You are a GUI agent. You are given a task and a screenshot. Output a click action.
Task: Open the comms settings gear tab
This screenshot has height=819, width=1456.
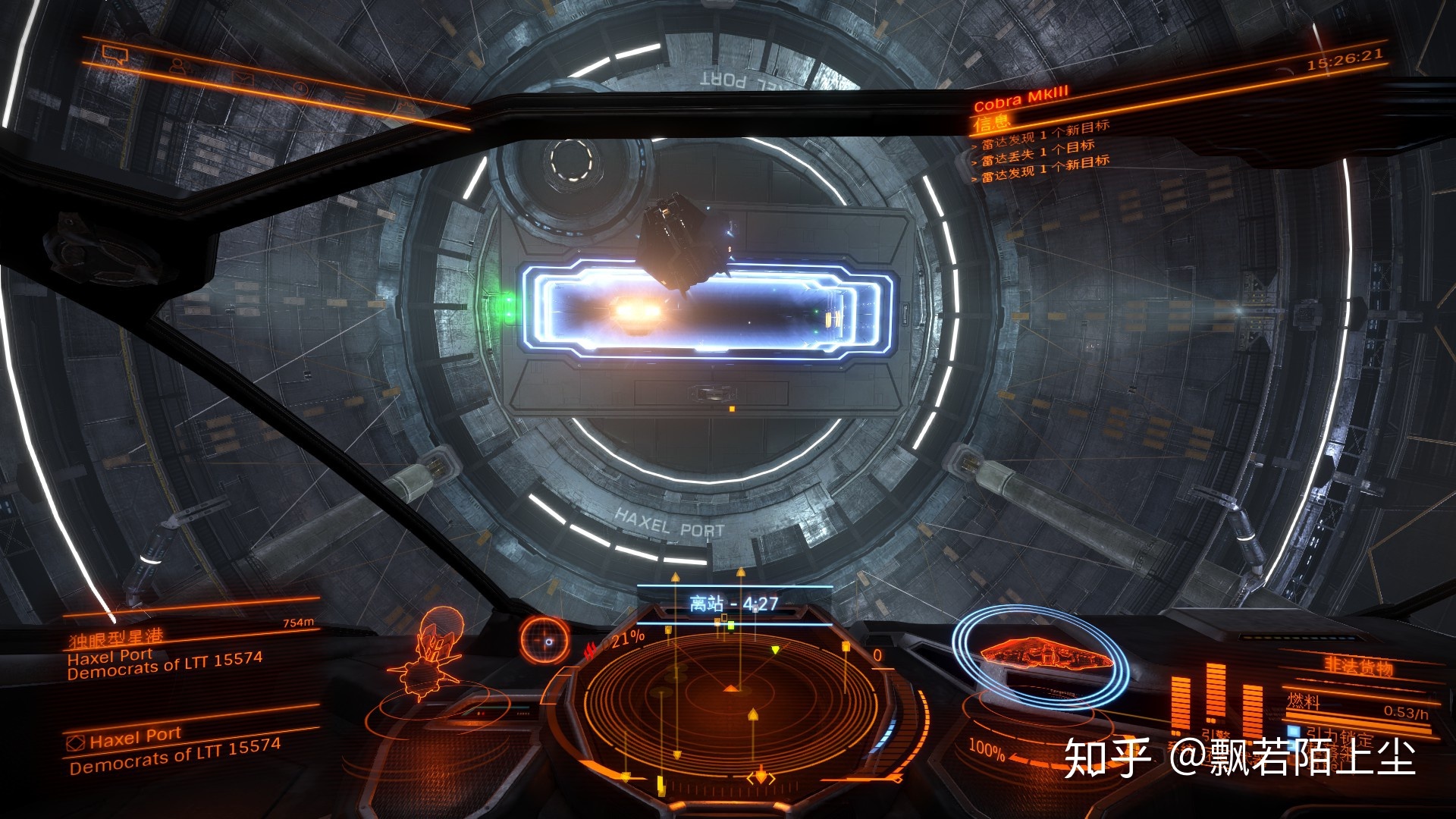406,109
